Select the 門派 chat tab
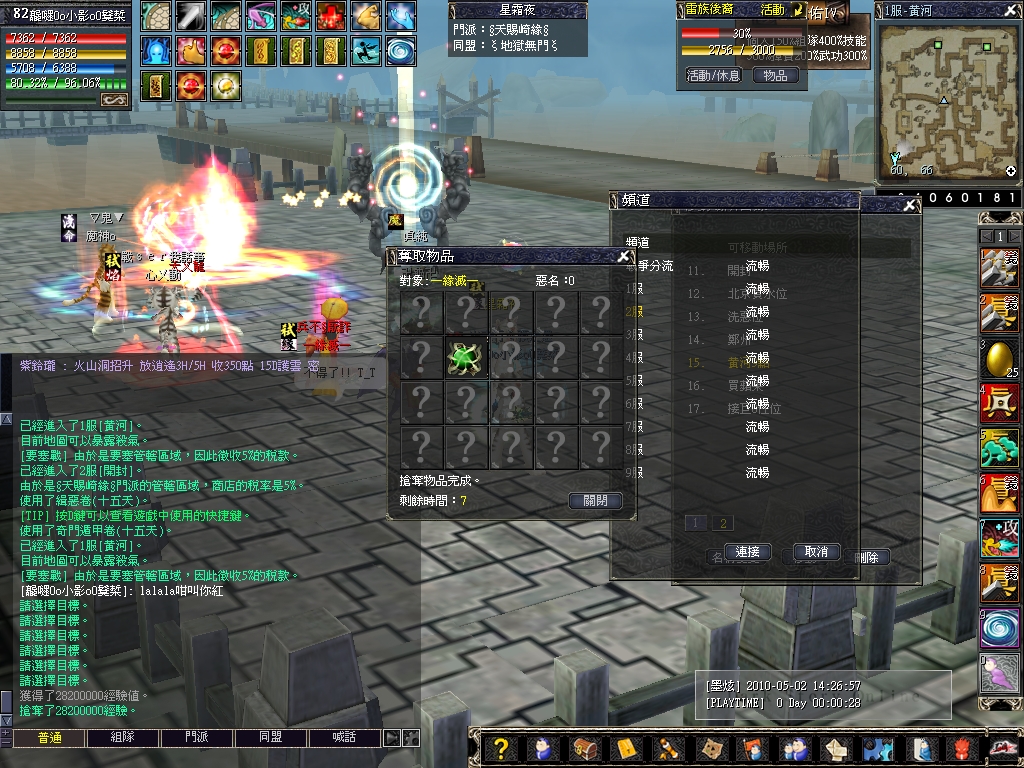Image resolution: width=1024 pixels, height=768 pixels. coord(197,738)
